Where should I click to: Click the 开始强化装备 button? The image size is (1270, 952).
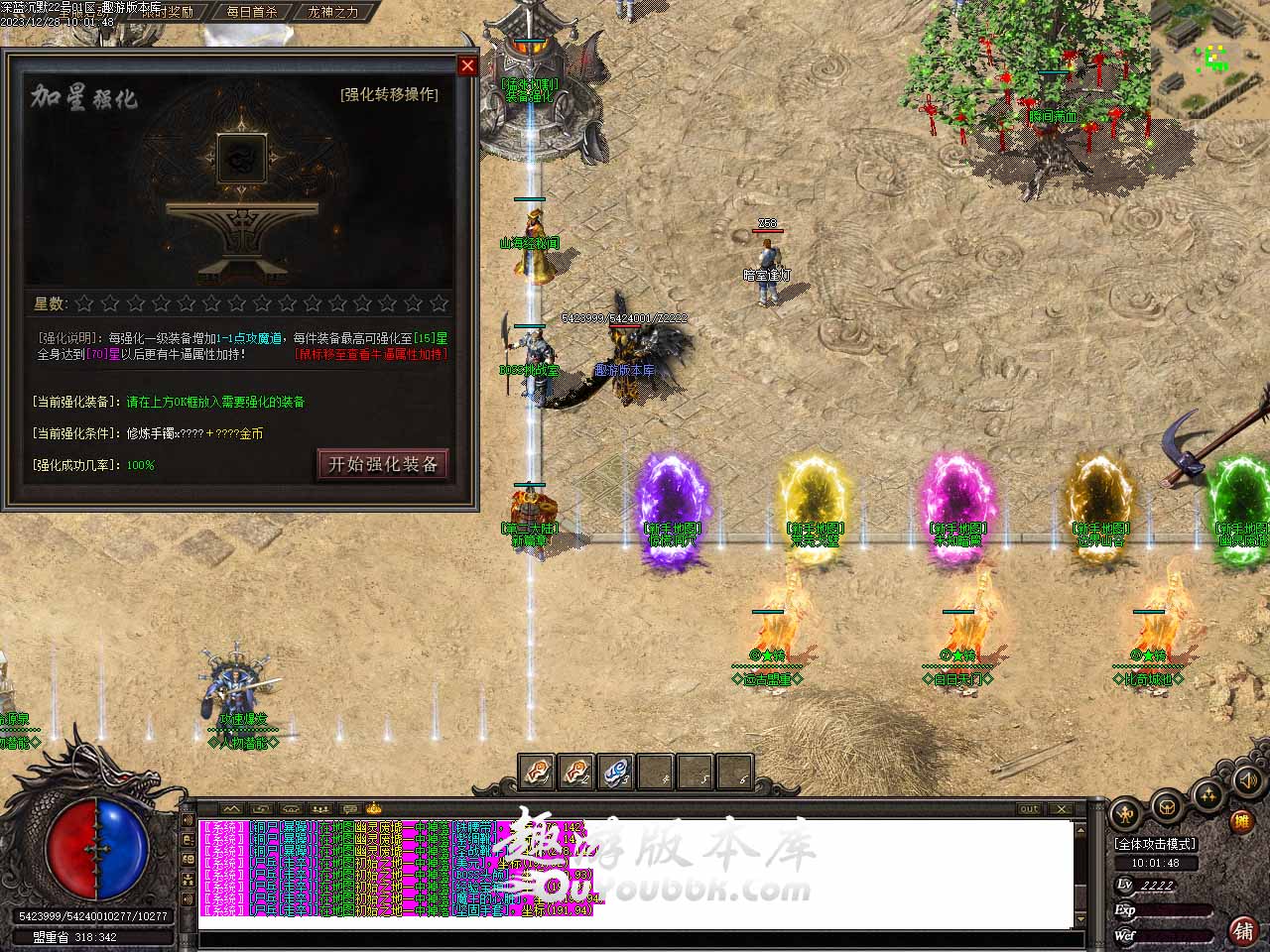383,464
